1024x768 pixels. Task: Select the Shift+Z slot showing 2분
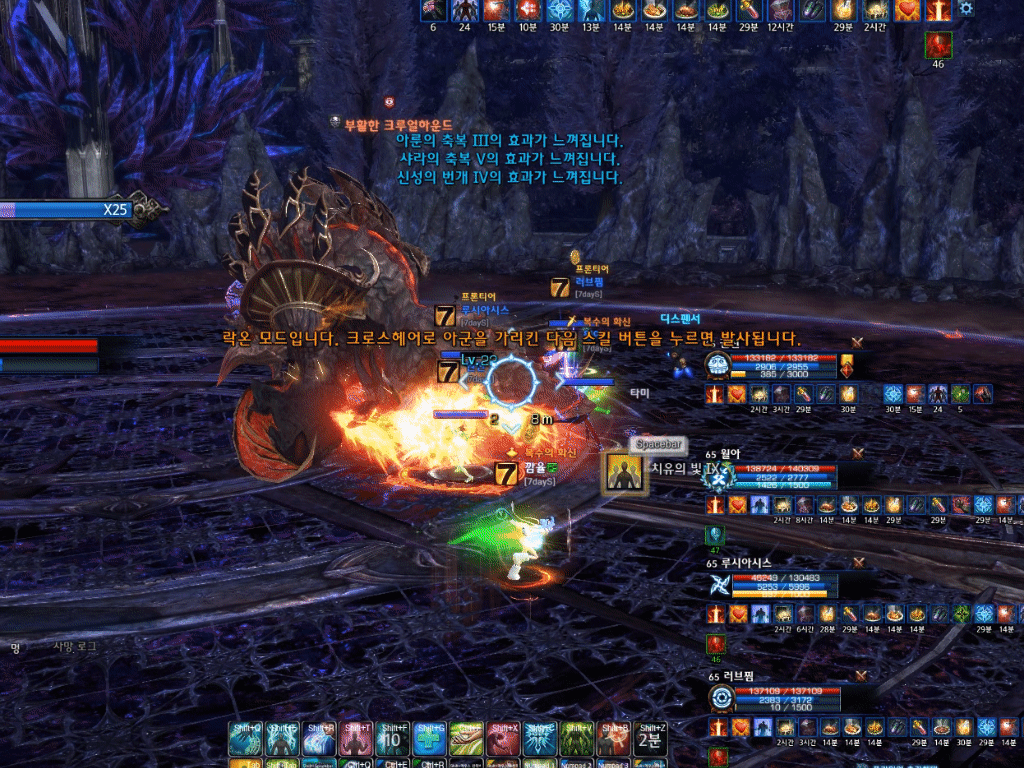(650, 740)
